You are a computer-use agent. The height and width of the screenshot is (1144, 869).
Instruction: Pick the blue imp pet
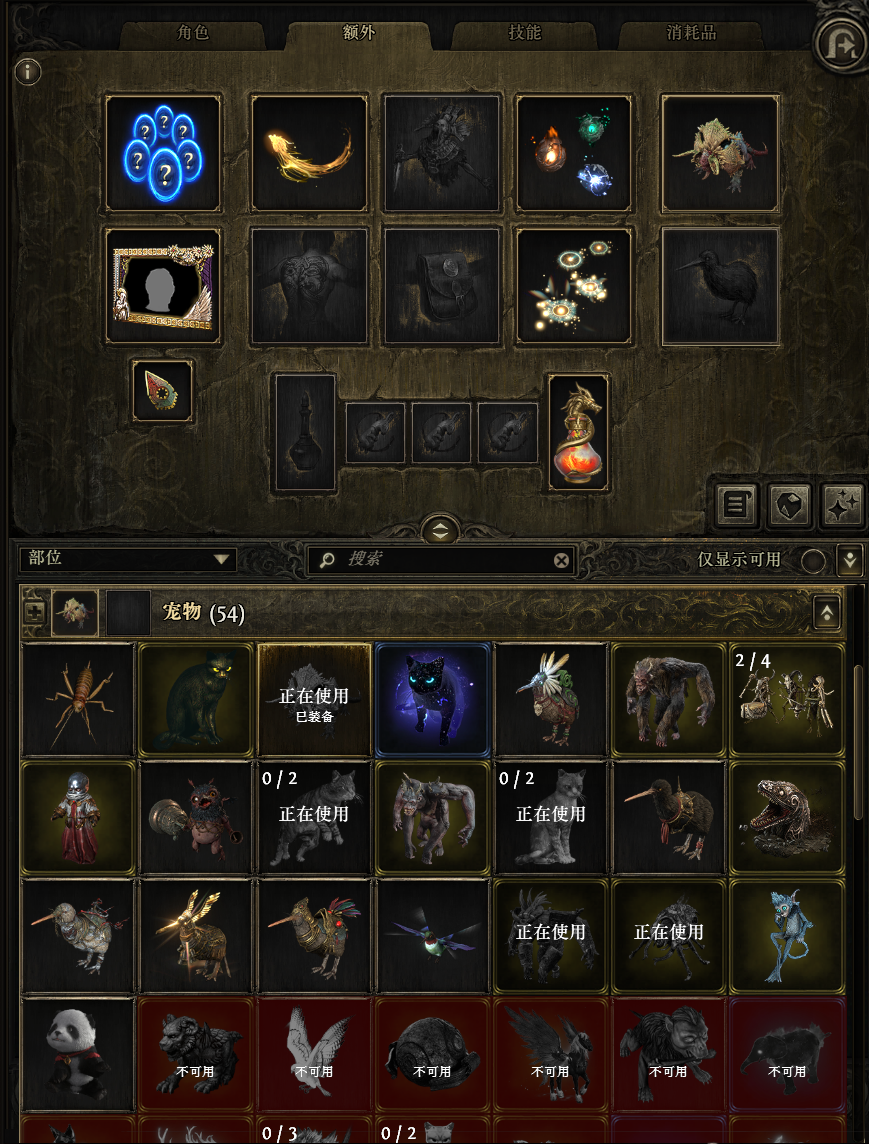coord(787,937)
